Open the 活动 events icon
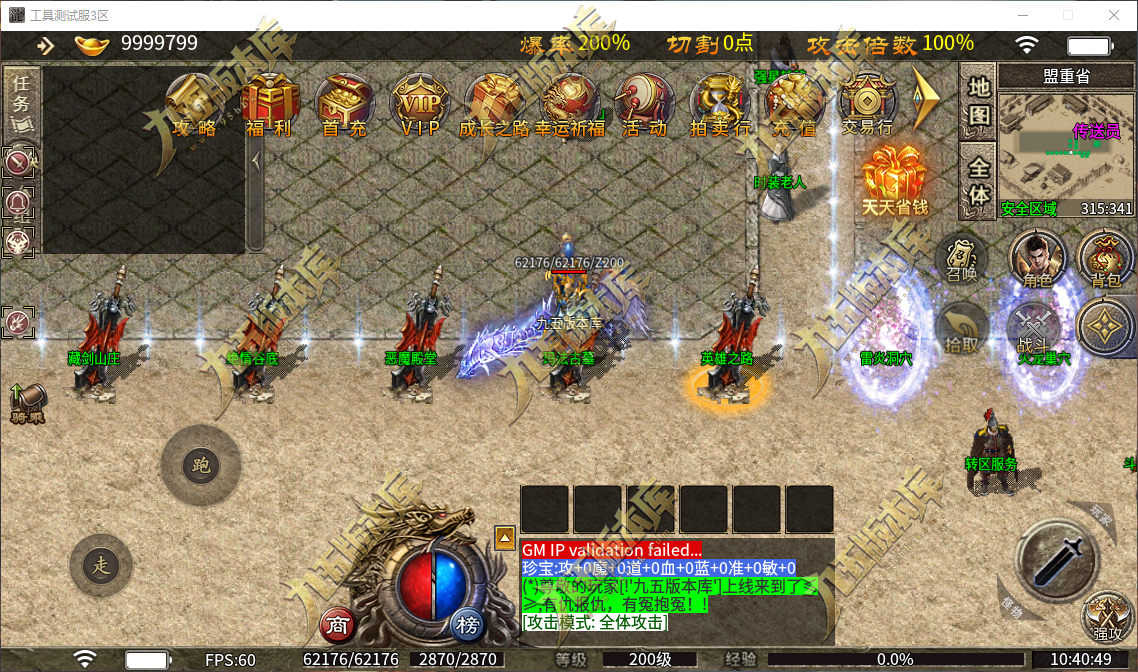The height and width of the screenshot is (672, 1138). (x=644, y=105)
